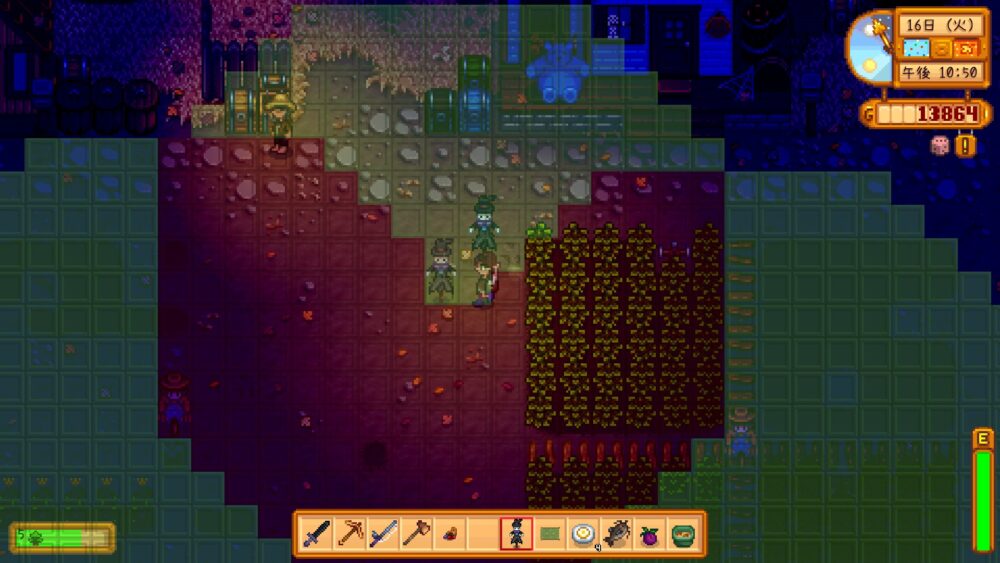1000x563 pixels.
Task: Click the pink dice luck buff icon
Action: 940,145
